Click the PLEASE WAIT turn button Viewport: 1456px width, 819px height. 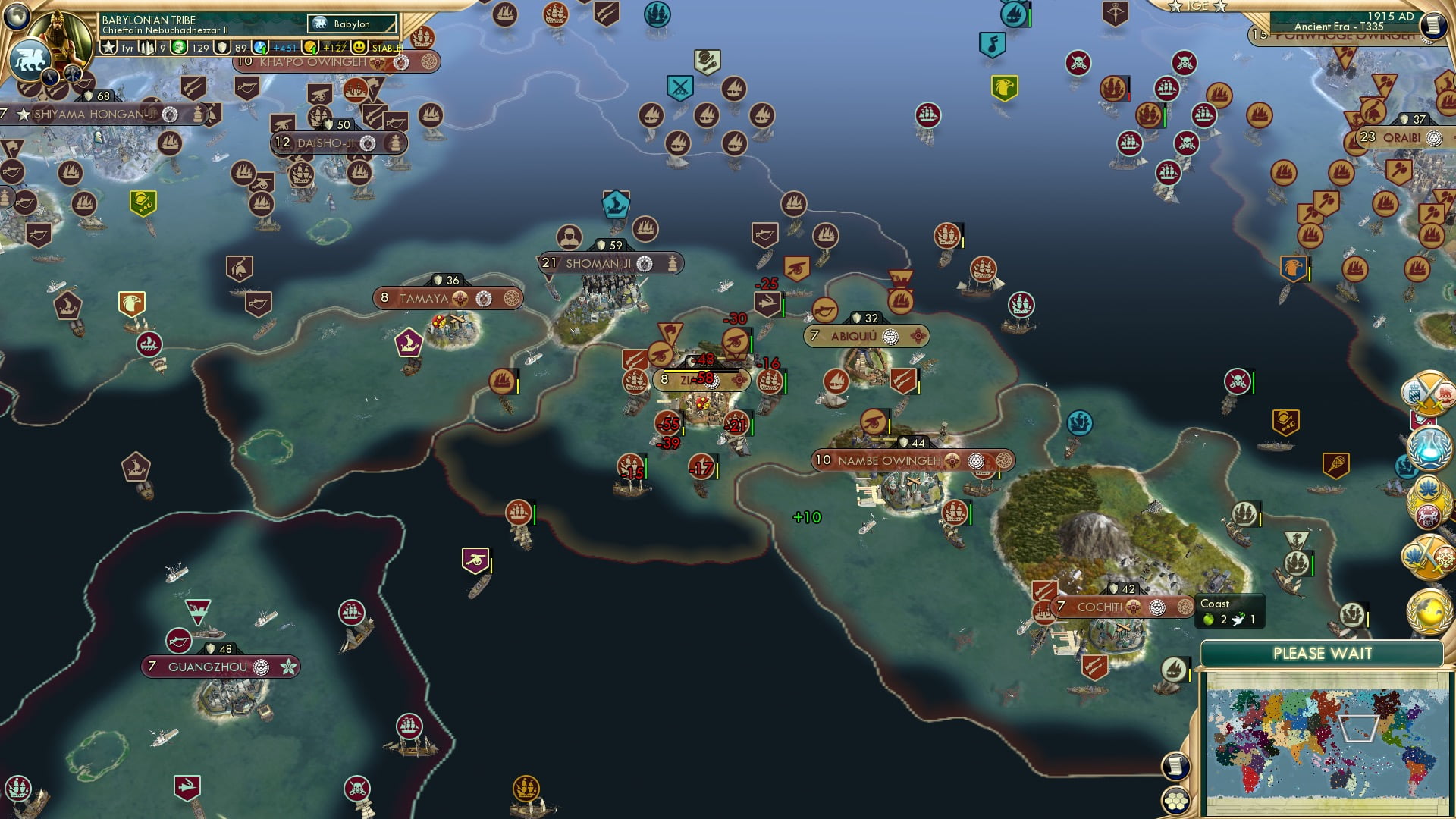pyautogui.click(x=1322, y=654)
